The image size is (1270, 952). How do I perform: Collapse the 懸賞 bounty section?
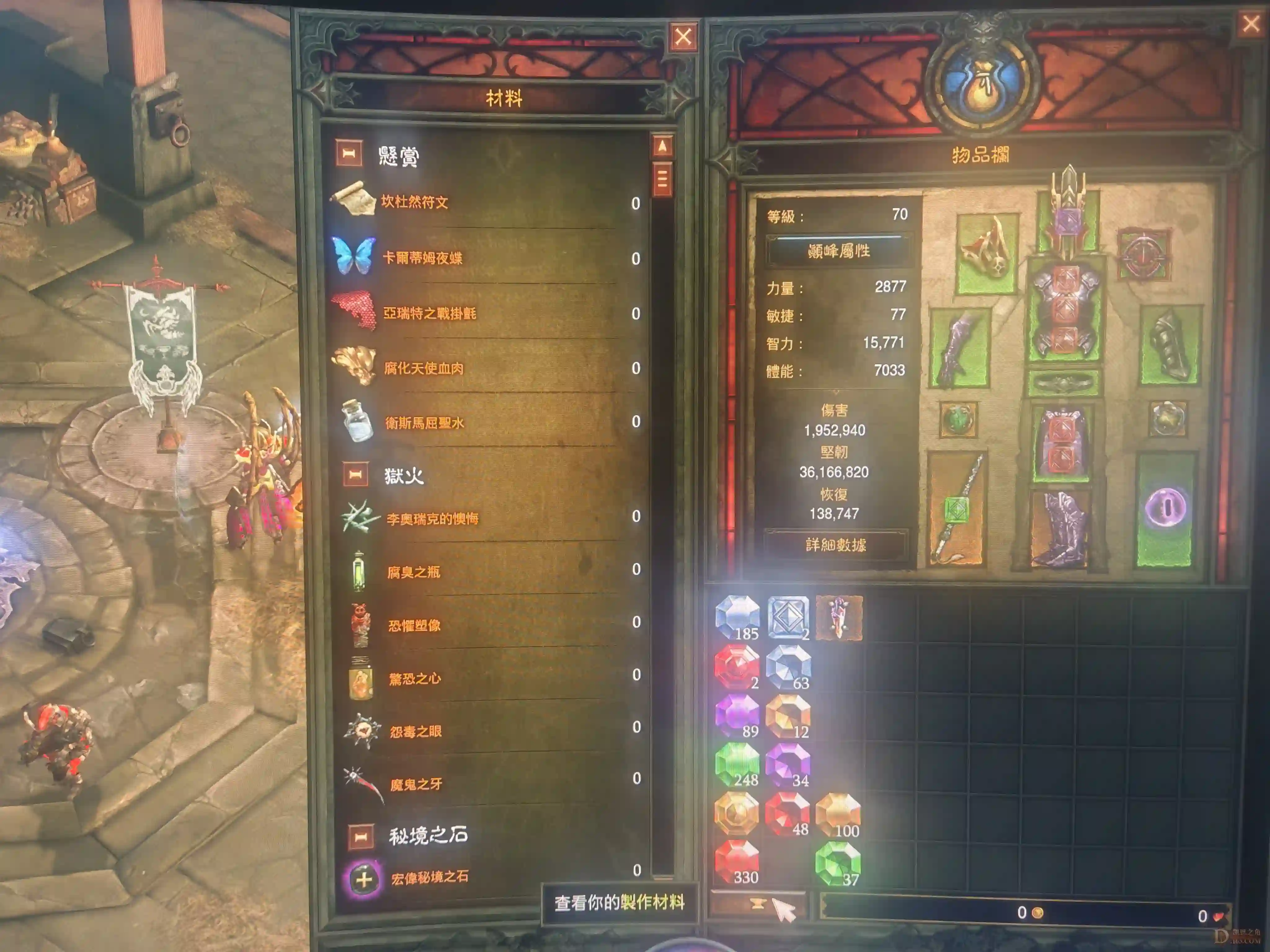click(349, 154)
